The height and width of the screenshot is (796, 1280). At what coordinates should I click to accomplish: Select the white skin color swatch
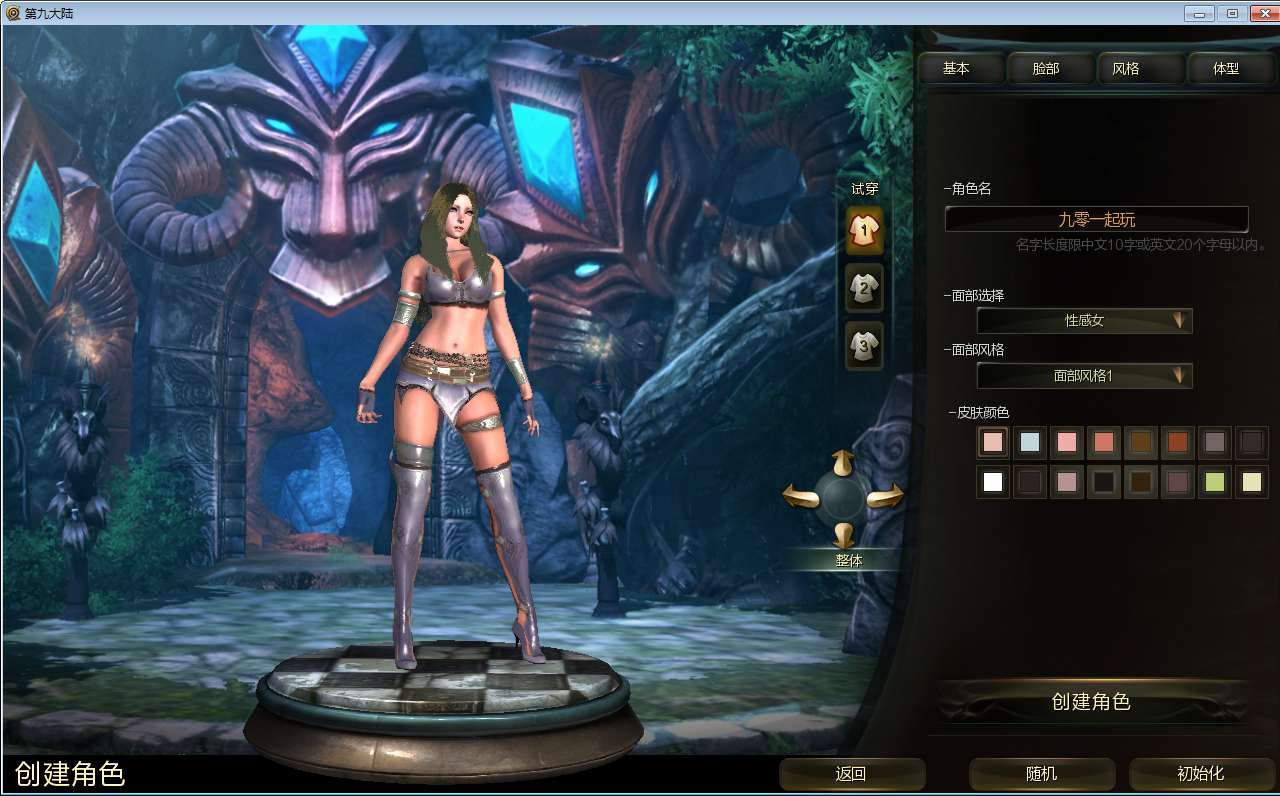[x=992, y=482]
